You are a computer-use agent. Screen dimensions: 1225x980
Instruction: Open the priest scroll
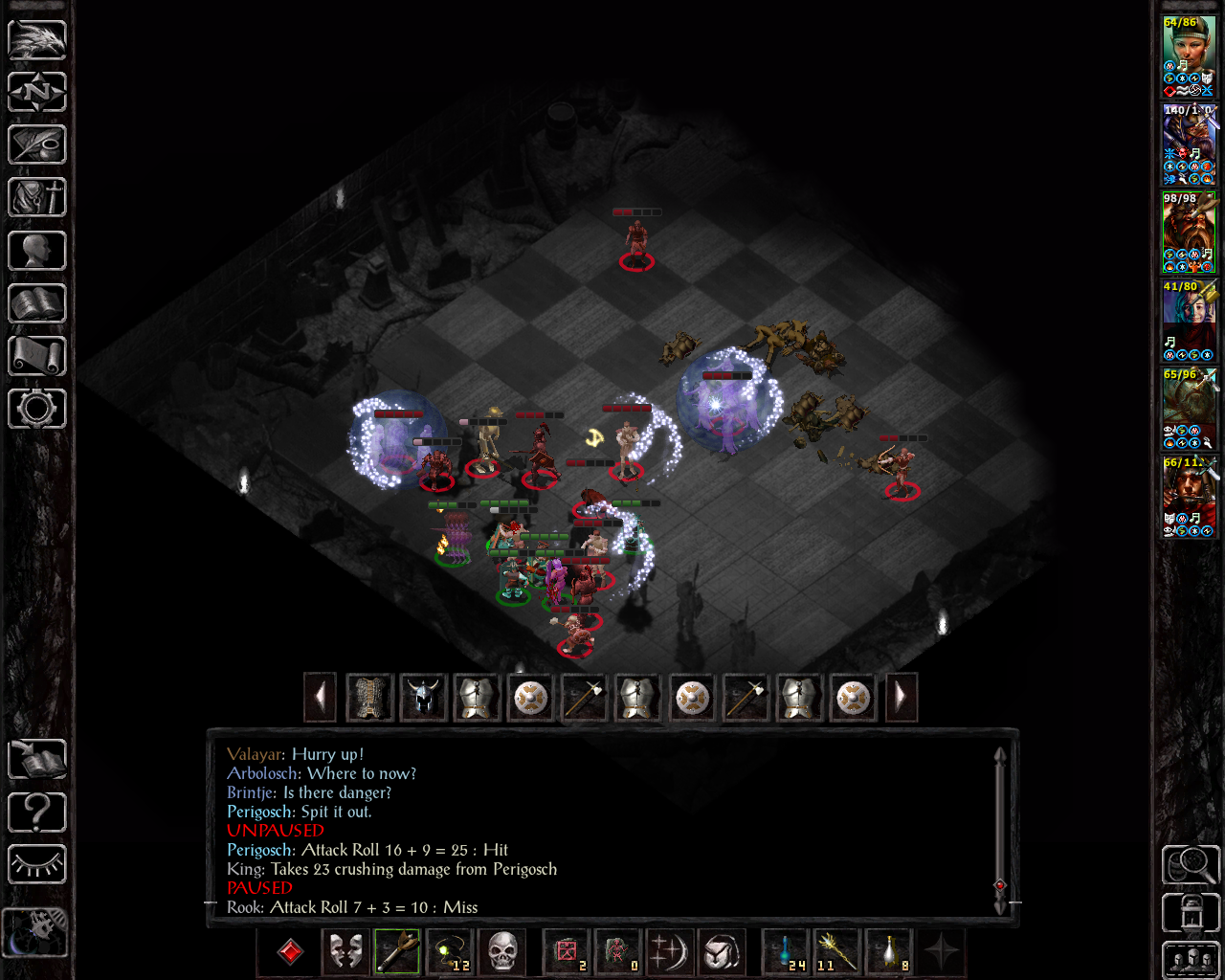coord(37,356)
